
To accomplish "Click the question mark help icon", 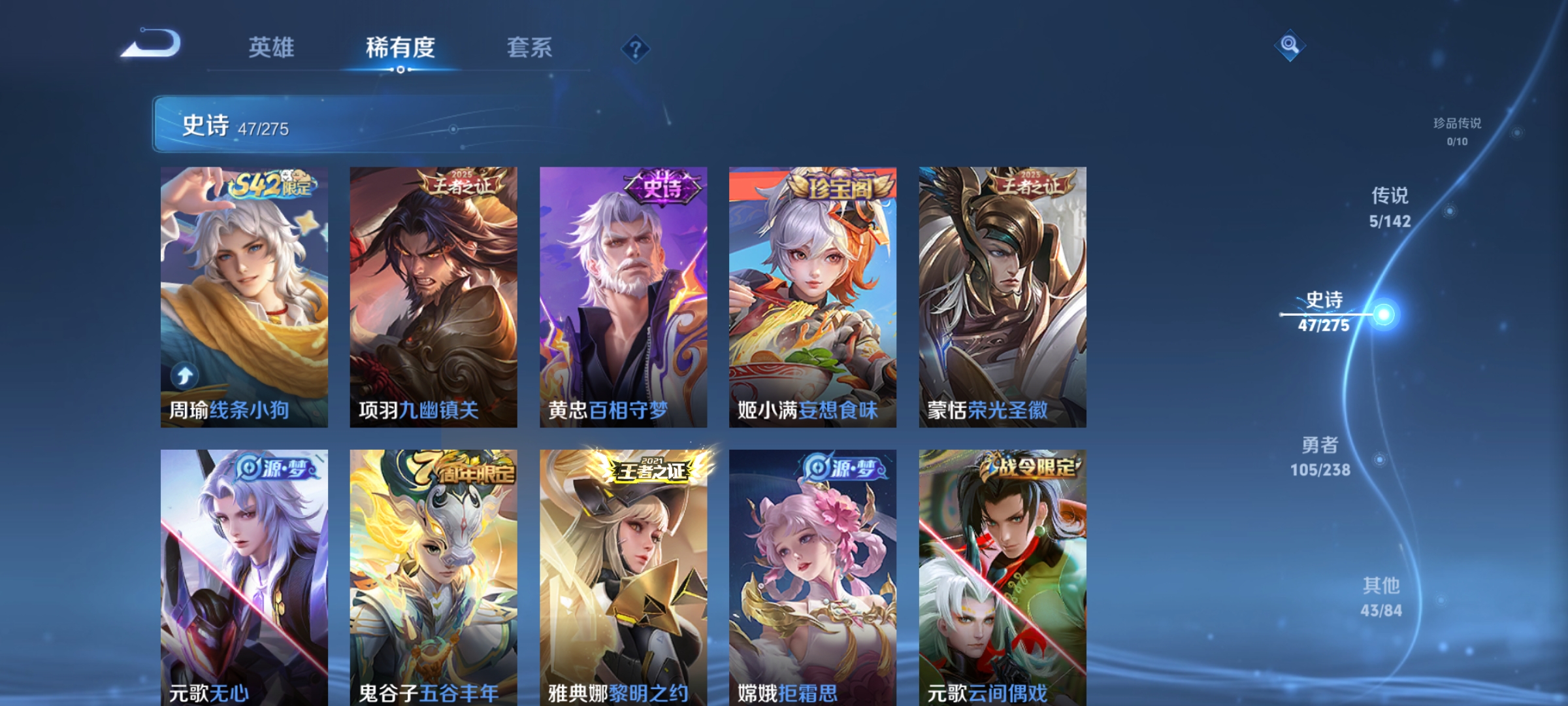I will tap(634, 50).
